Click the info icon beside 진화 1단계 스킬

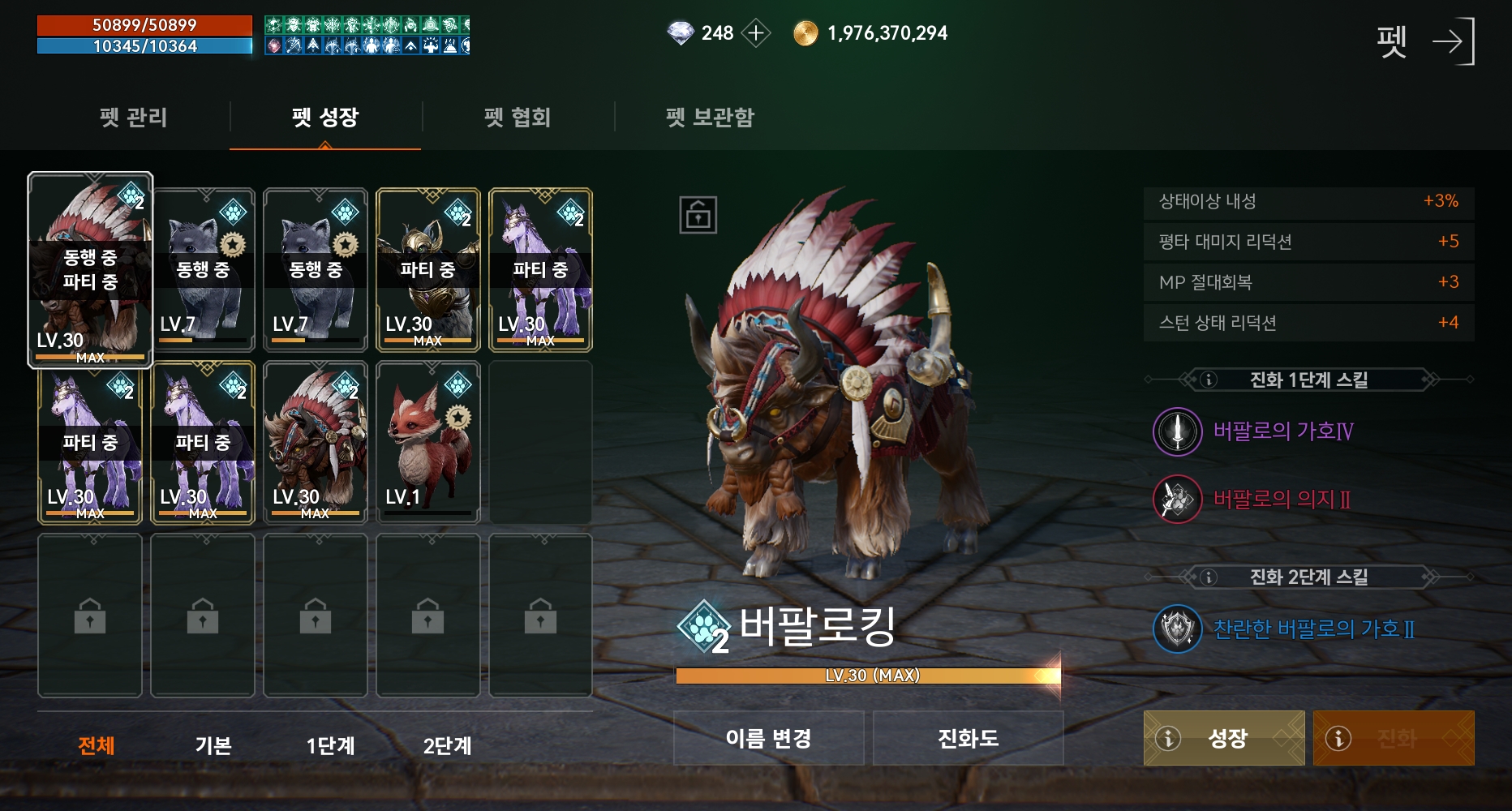point(1208,378)
